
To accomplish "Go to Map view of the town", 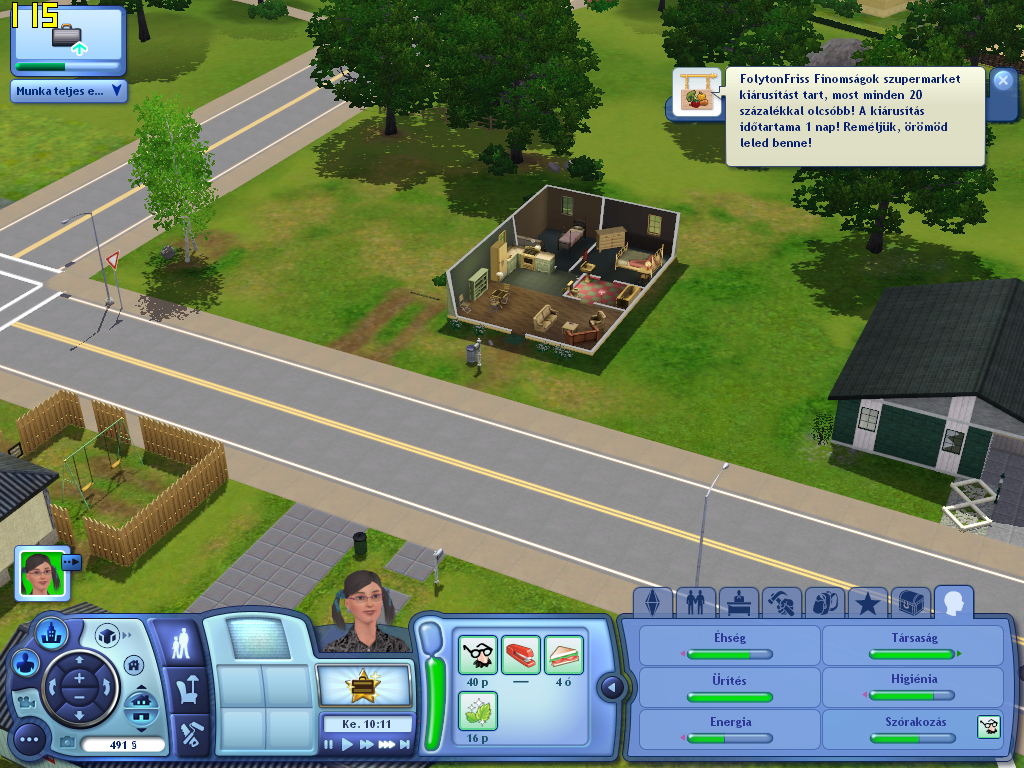I will [x=50, y=632].
